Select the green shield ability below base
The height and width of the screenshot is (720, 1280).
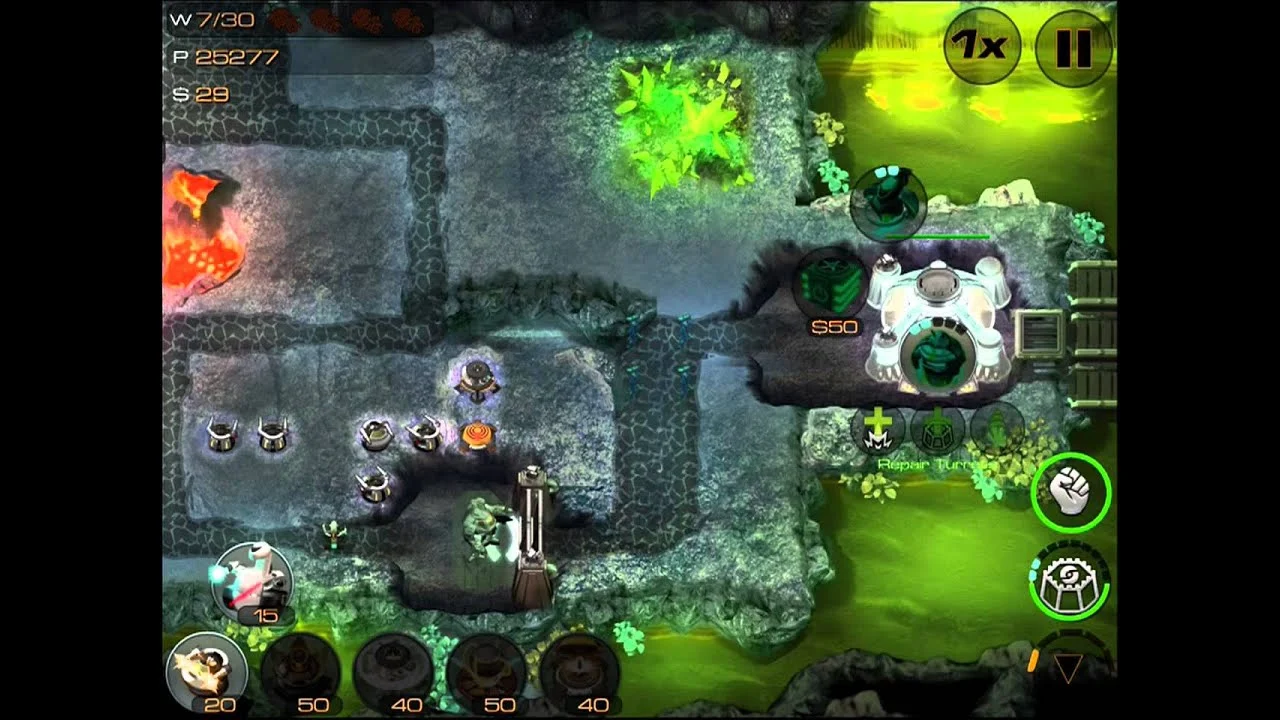[x=937, y=428]
